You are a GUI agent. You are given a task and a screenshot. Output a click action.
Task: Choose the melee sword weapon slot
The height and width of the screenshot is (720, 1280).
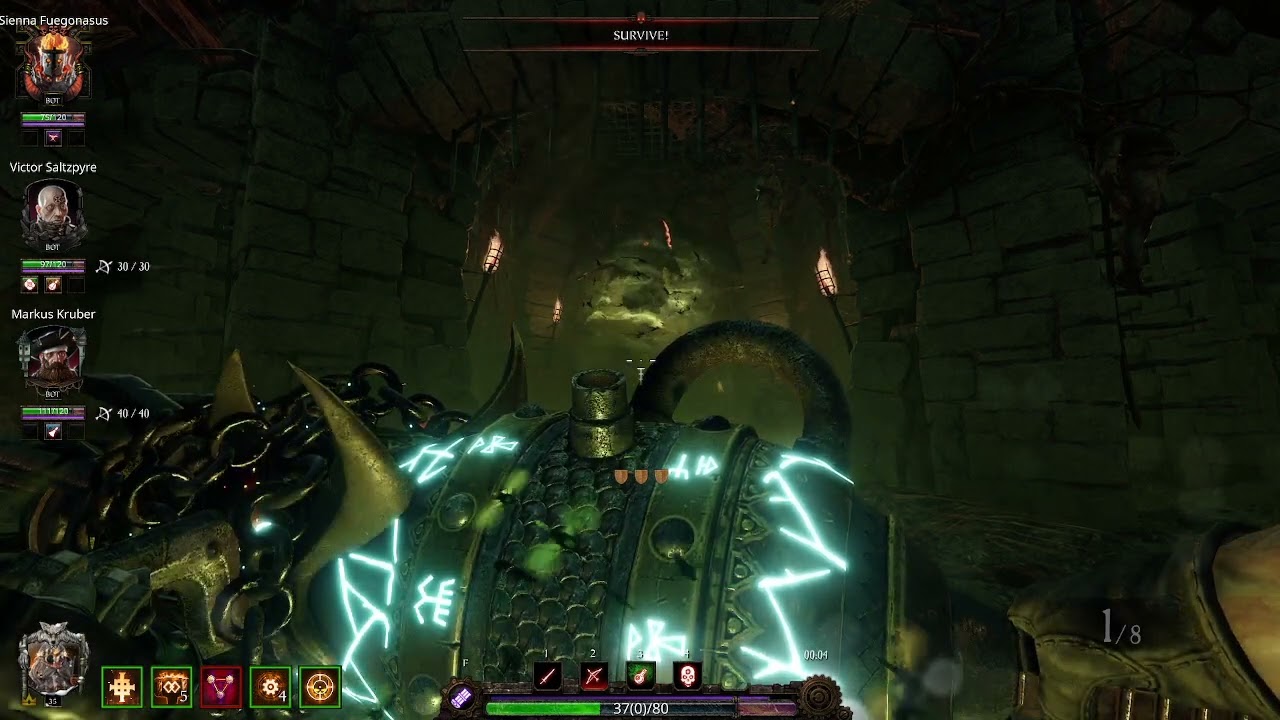coord(547,676)
